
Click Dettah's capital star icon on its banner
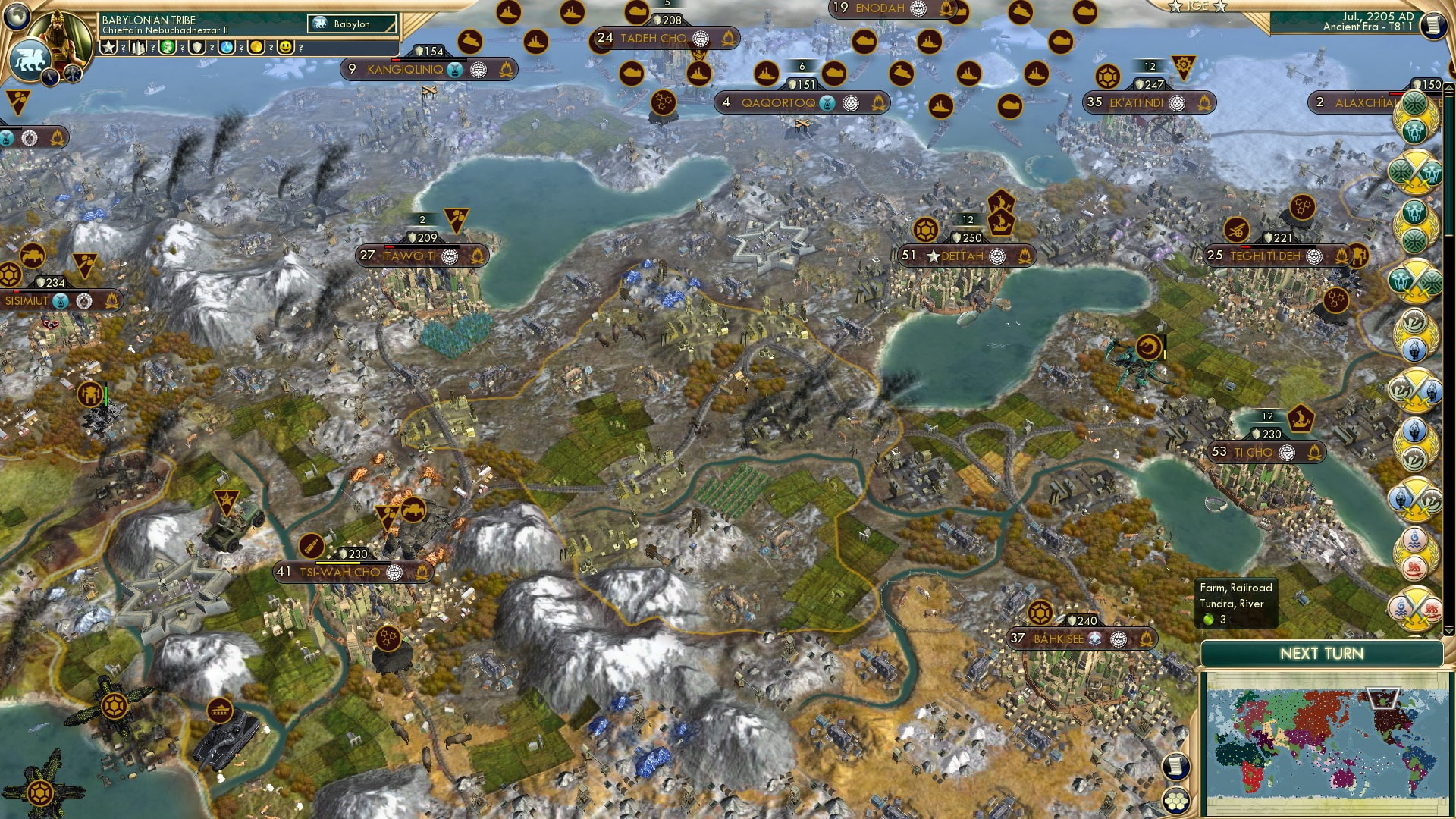[931, 256]
